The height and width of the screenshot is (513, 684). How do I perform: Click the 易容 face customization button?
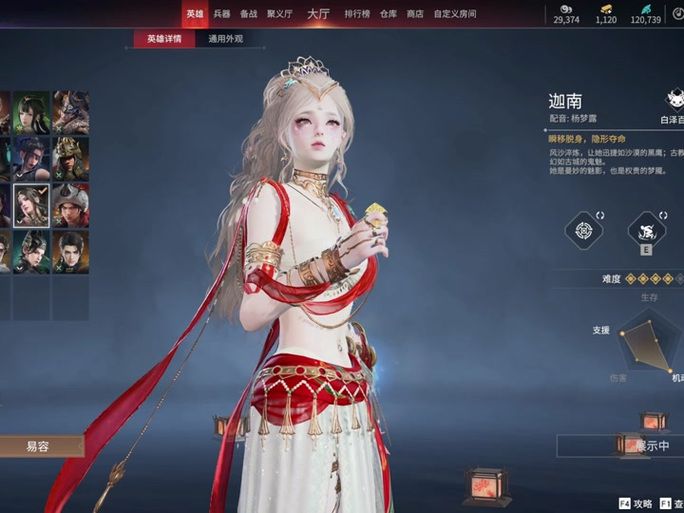pyautogui.click(x=38, y=446)
